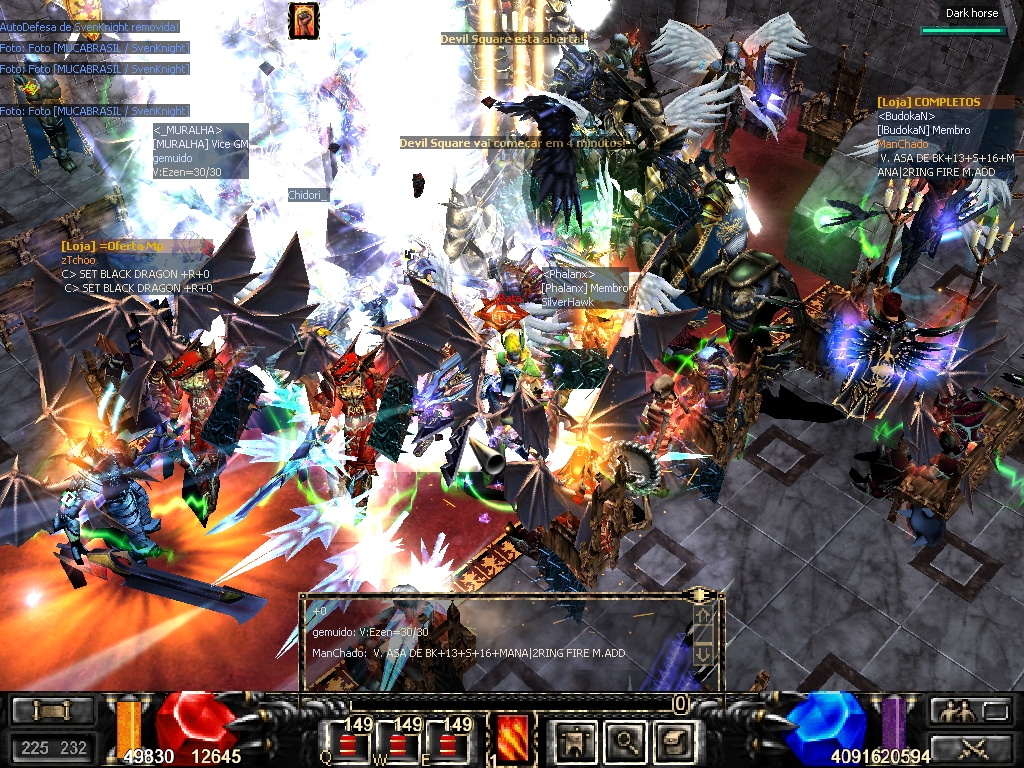Open zTchoo's Oferta shop label
Screen dimensions: 1024x768
112,246
